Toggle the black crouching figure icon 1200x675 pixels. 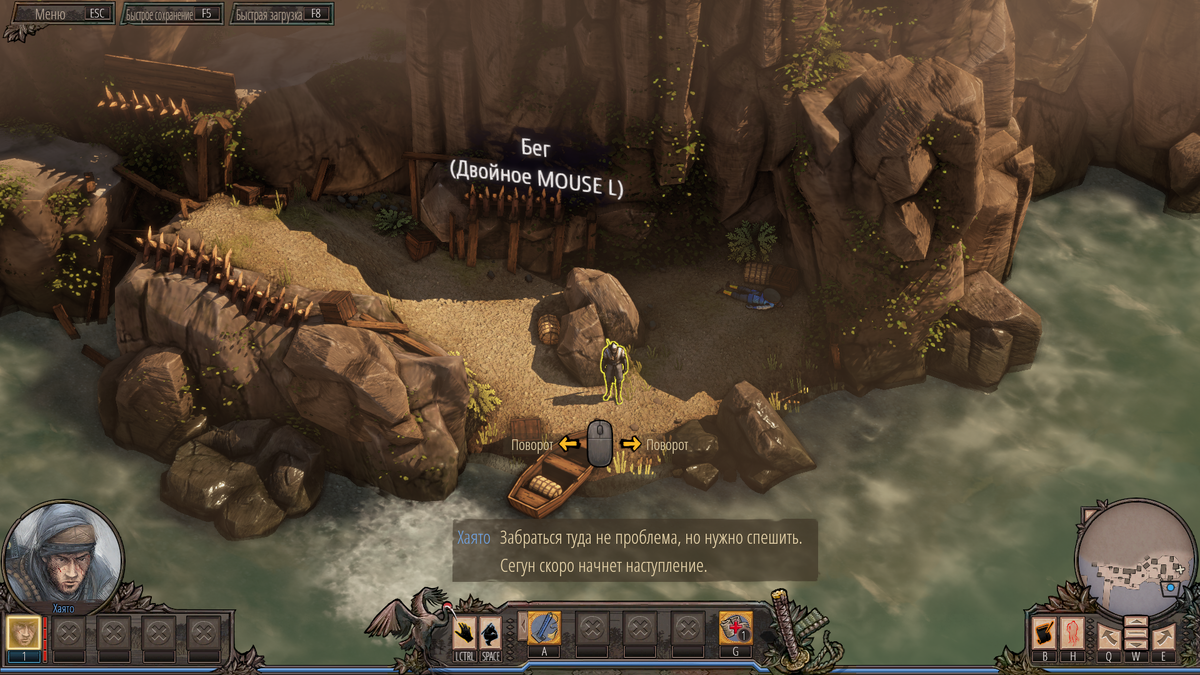(x=490, y=633)
